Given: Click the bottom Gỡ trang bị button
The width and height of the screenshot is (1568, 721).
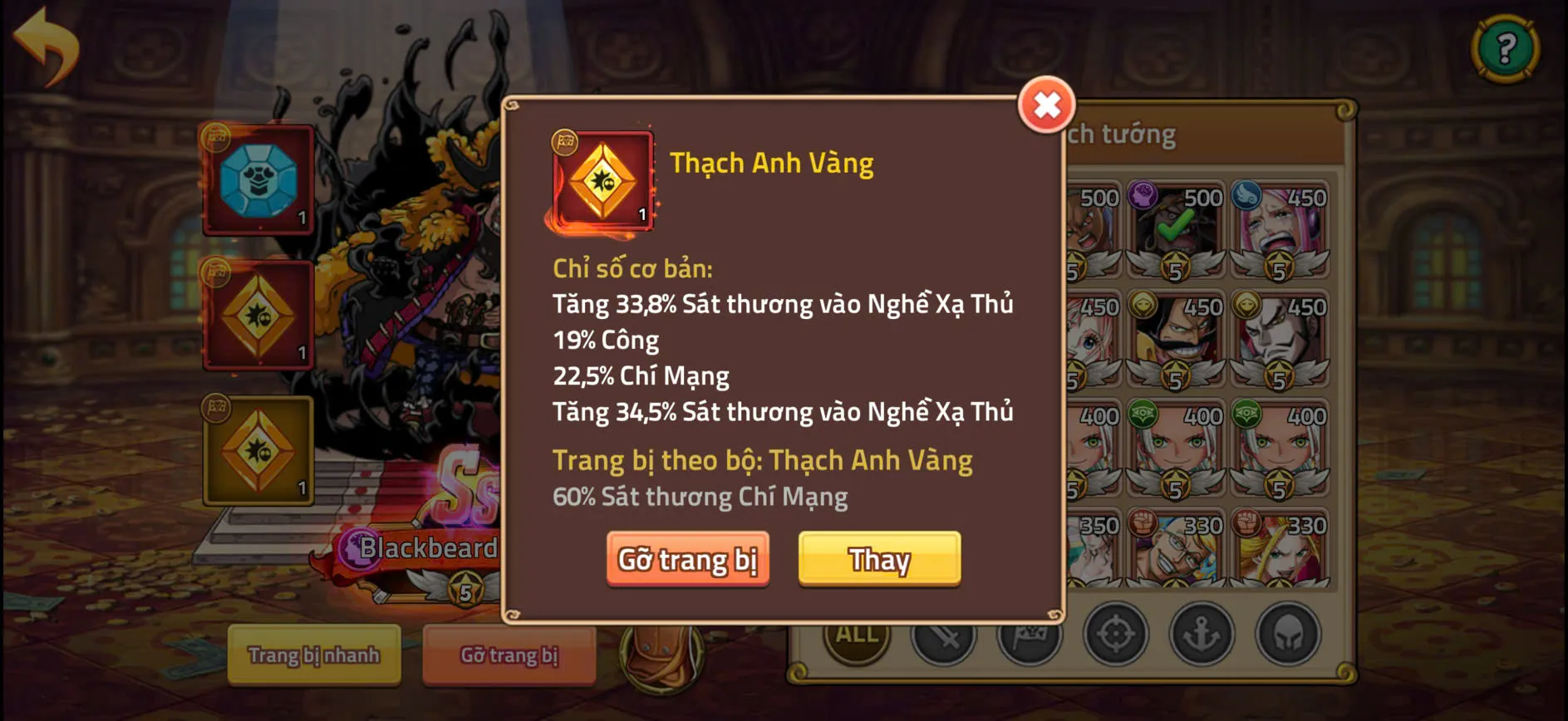Looking at the screenshot, I should tap(508, 656).
